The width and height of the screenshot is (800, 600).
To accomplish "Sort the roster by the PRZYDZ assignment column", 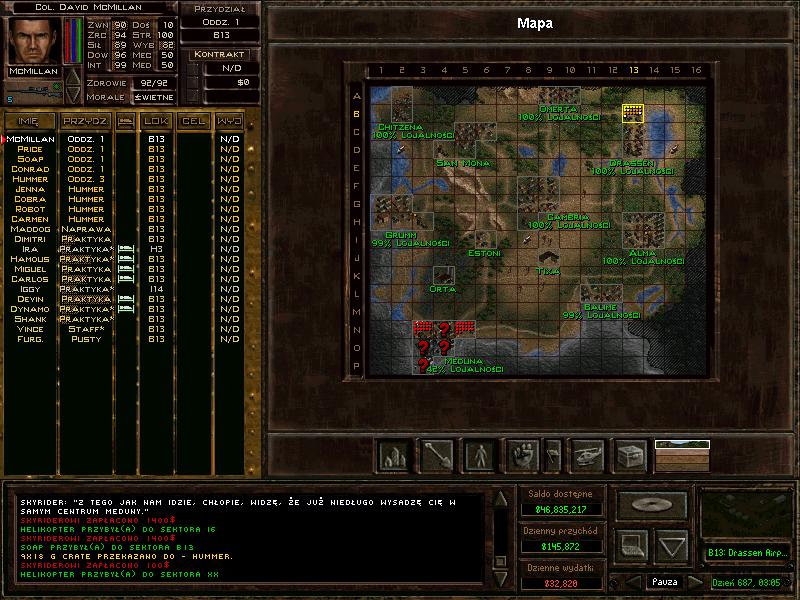I will coord(85,121).
